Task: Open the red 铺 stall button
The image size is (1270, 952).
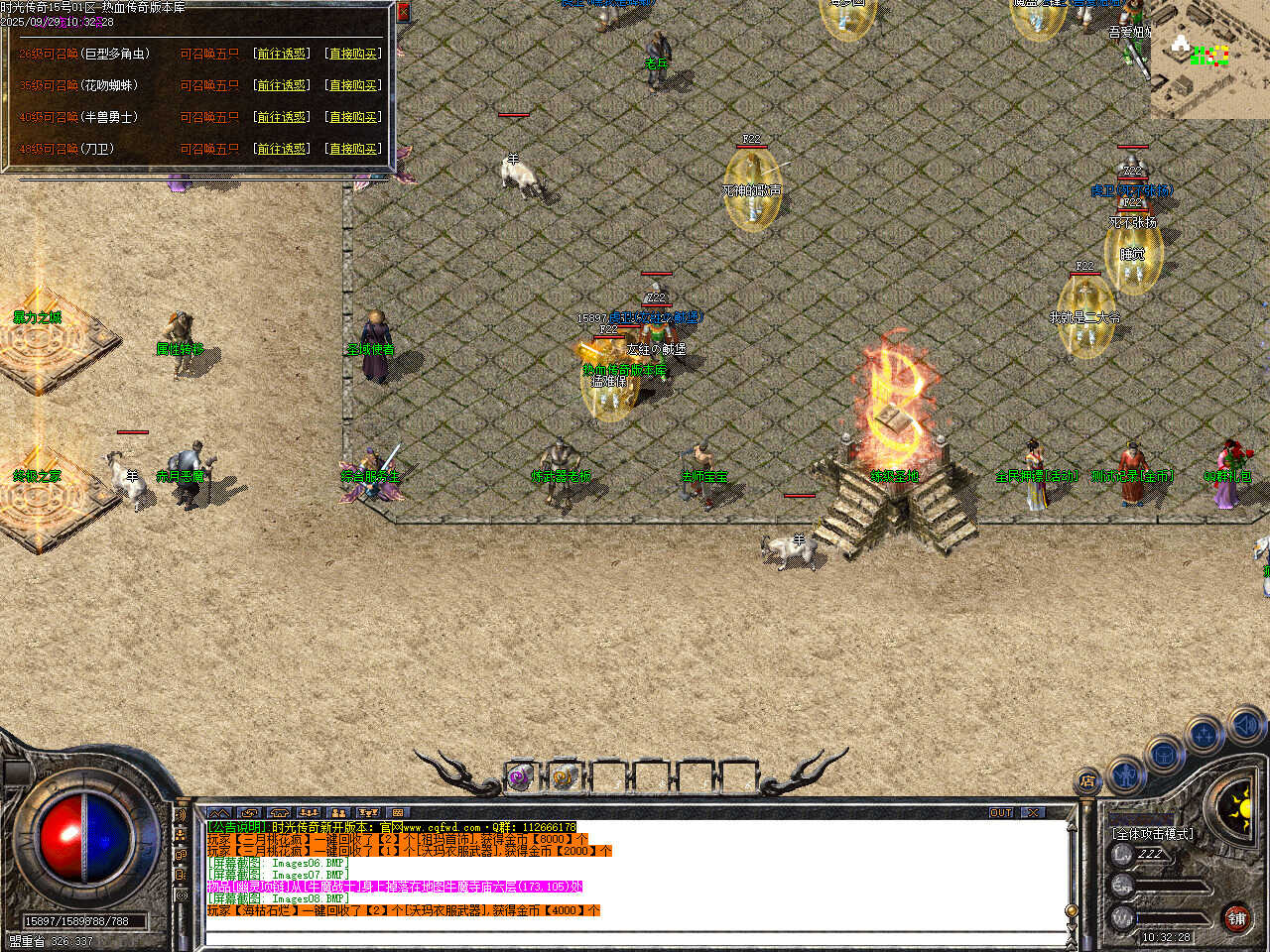Action: (x=1236, y=918)
